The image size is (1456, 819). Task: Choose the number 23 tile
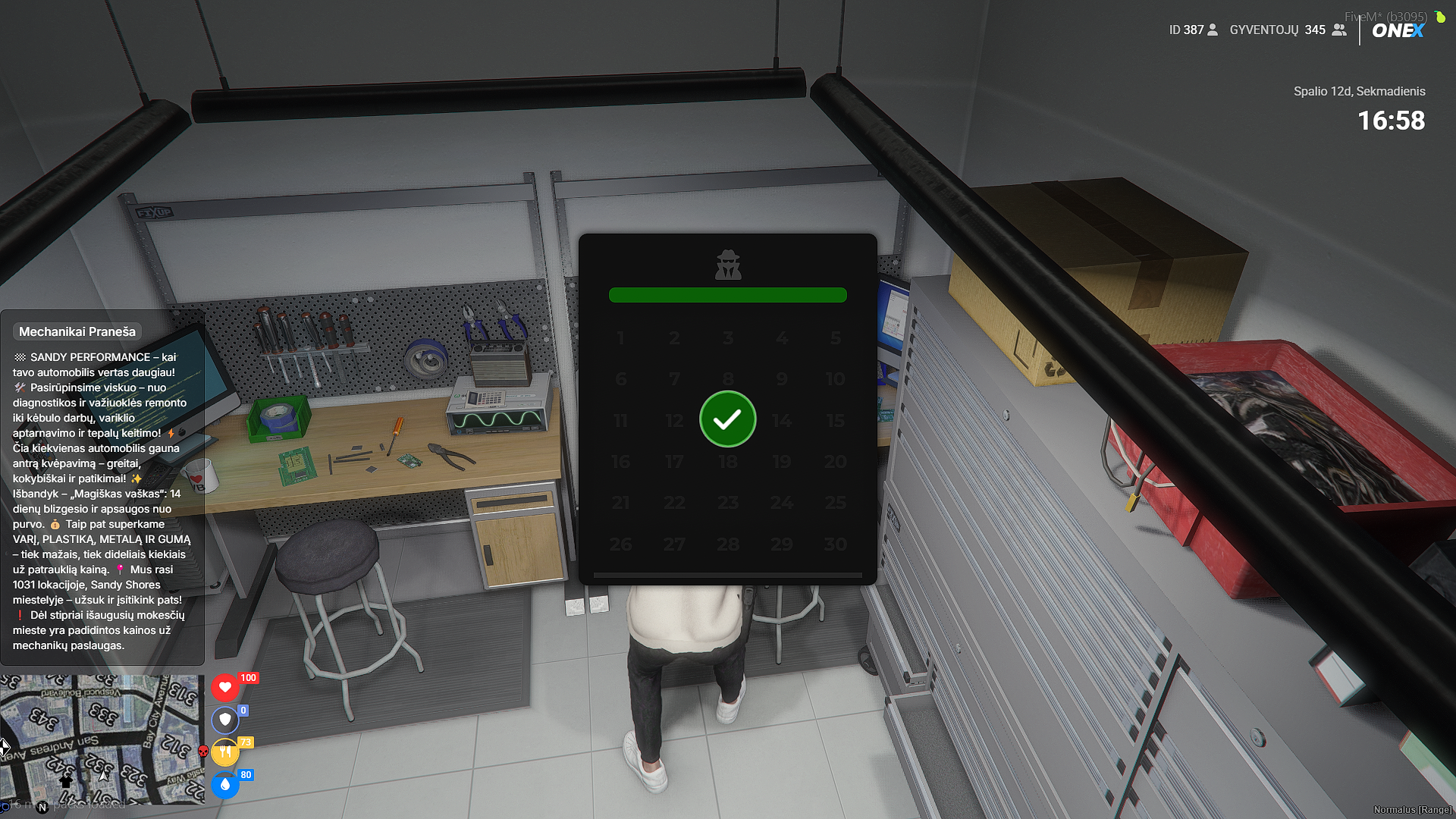click(x=727, y=503)
